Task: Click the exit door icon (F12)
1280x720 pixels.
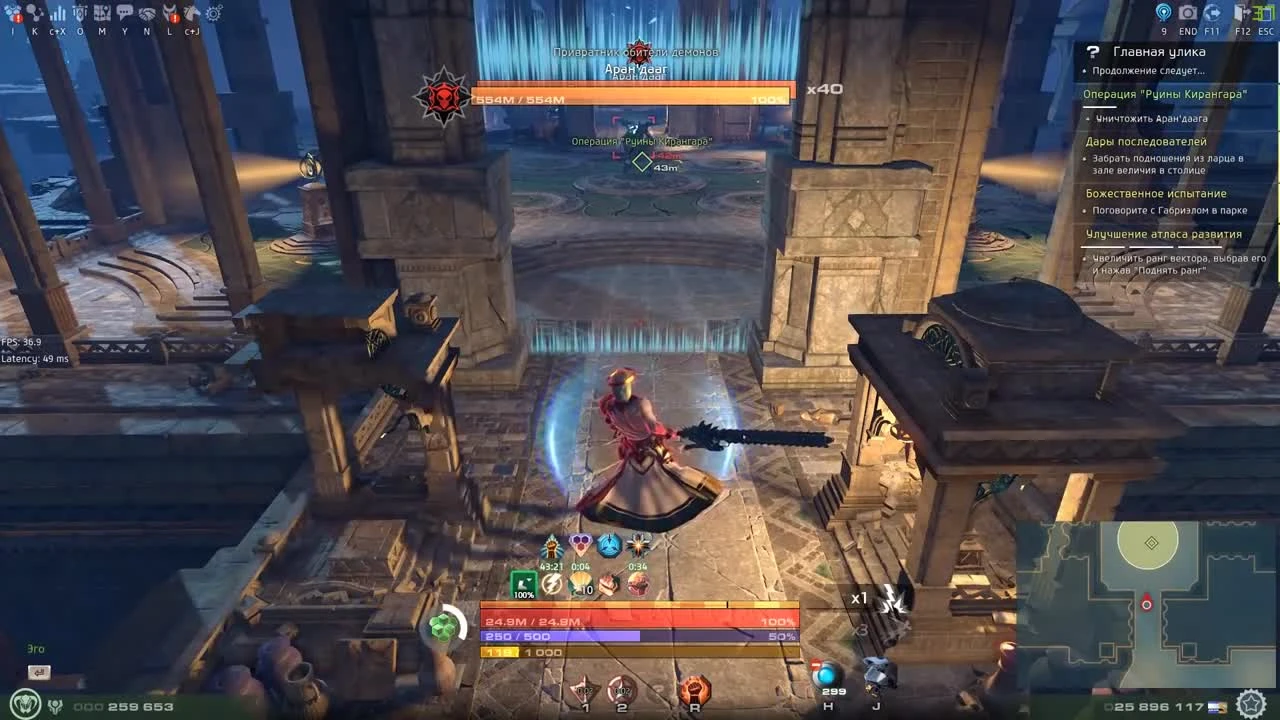Action: click(x=1240, y=15)
